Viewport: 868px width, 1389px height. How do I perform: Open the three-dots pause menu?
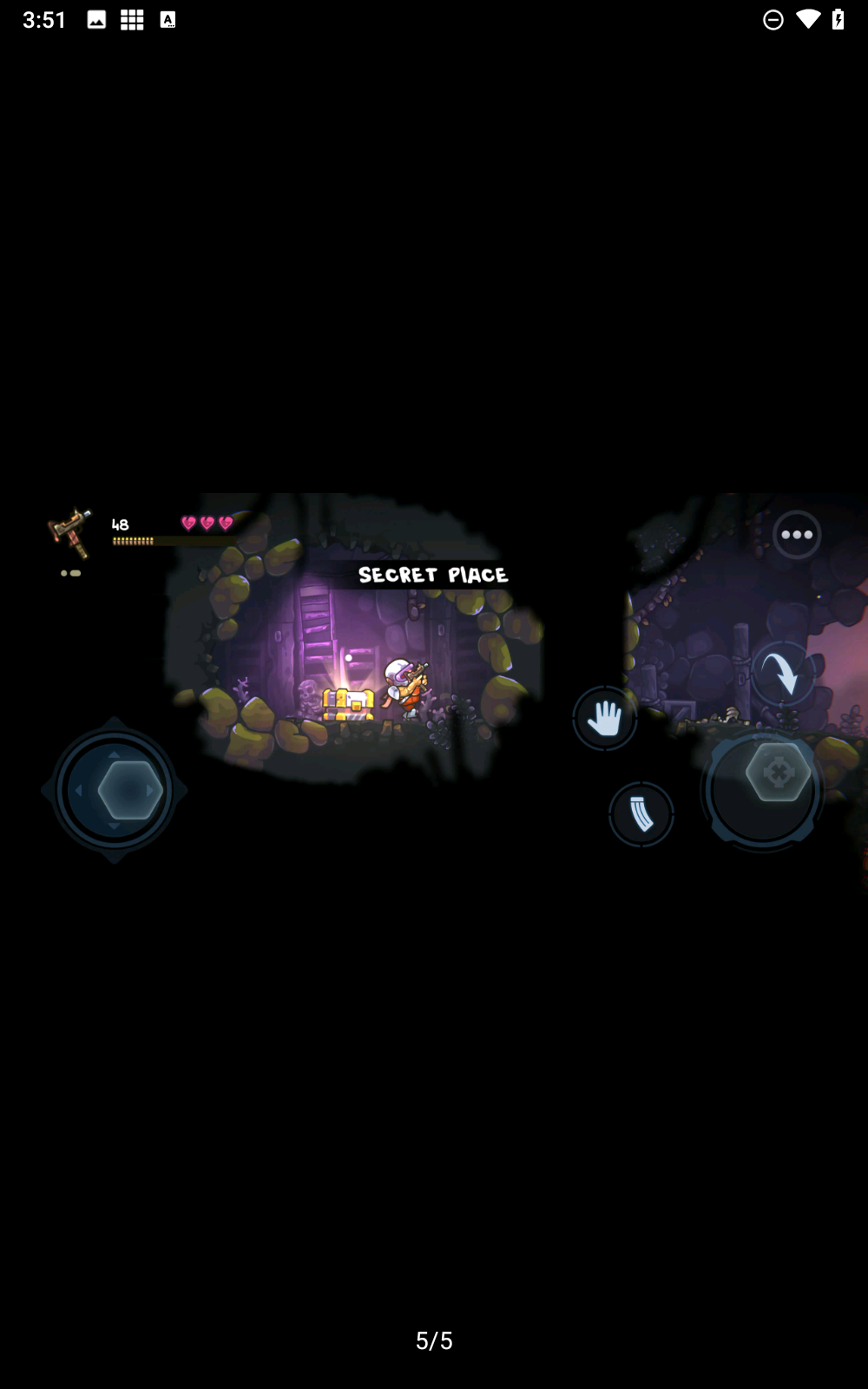[x=796, y=535]
